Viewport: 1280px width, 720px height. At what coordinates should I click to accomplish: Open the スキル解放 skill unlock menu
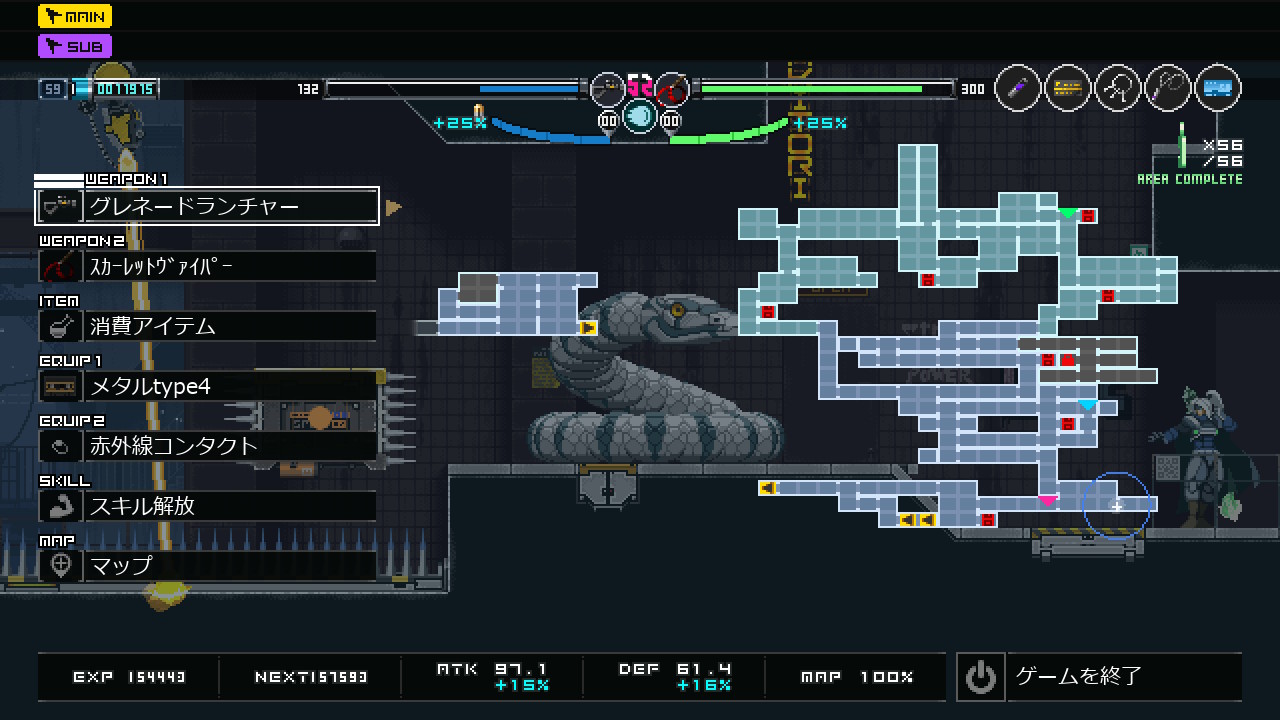(207, 506)
